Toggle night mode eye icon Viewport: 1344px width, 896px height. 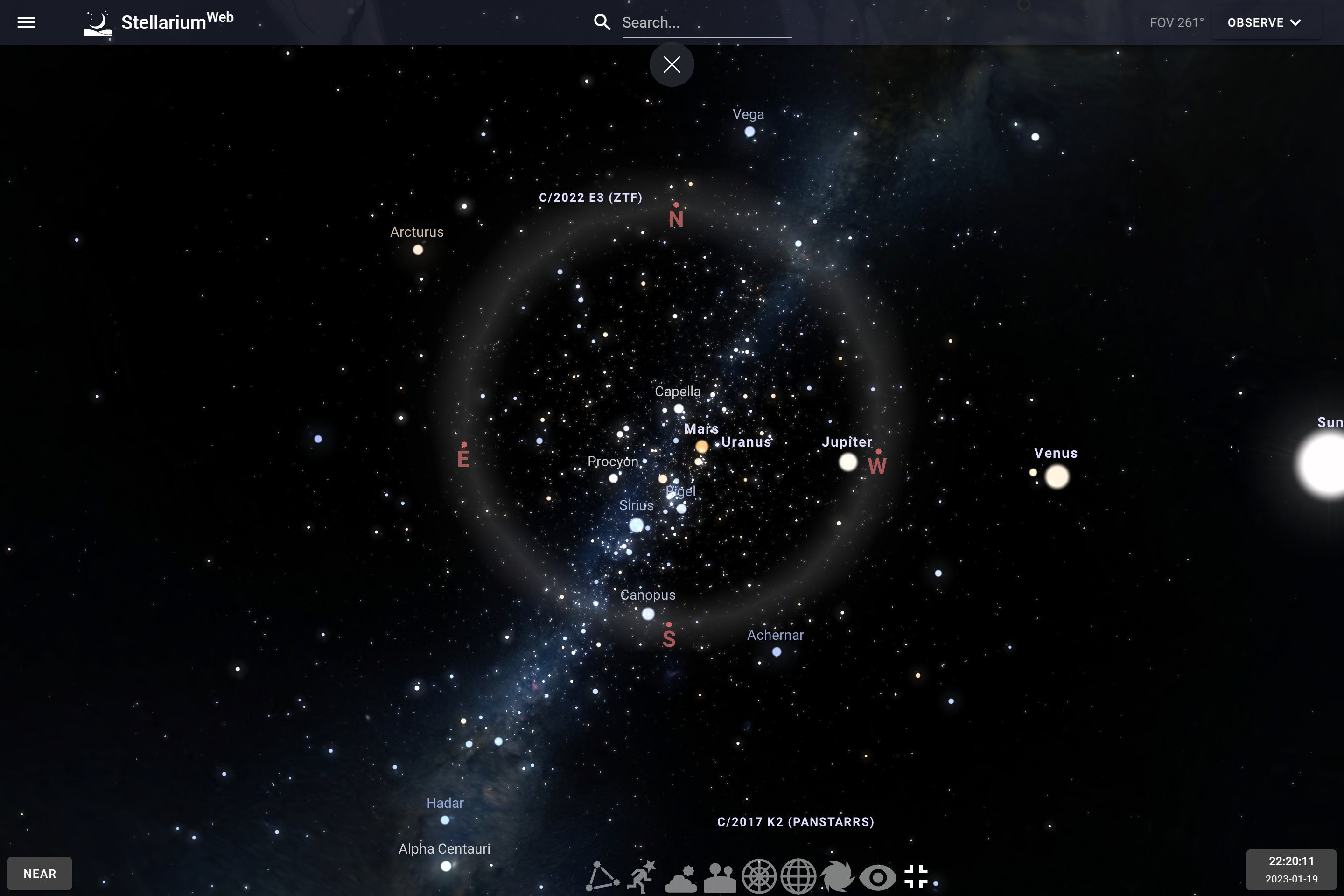[877, 876]
